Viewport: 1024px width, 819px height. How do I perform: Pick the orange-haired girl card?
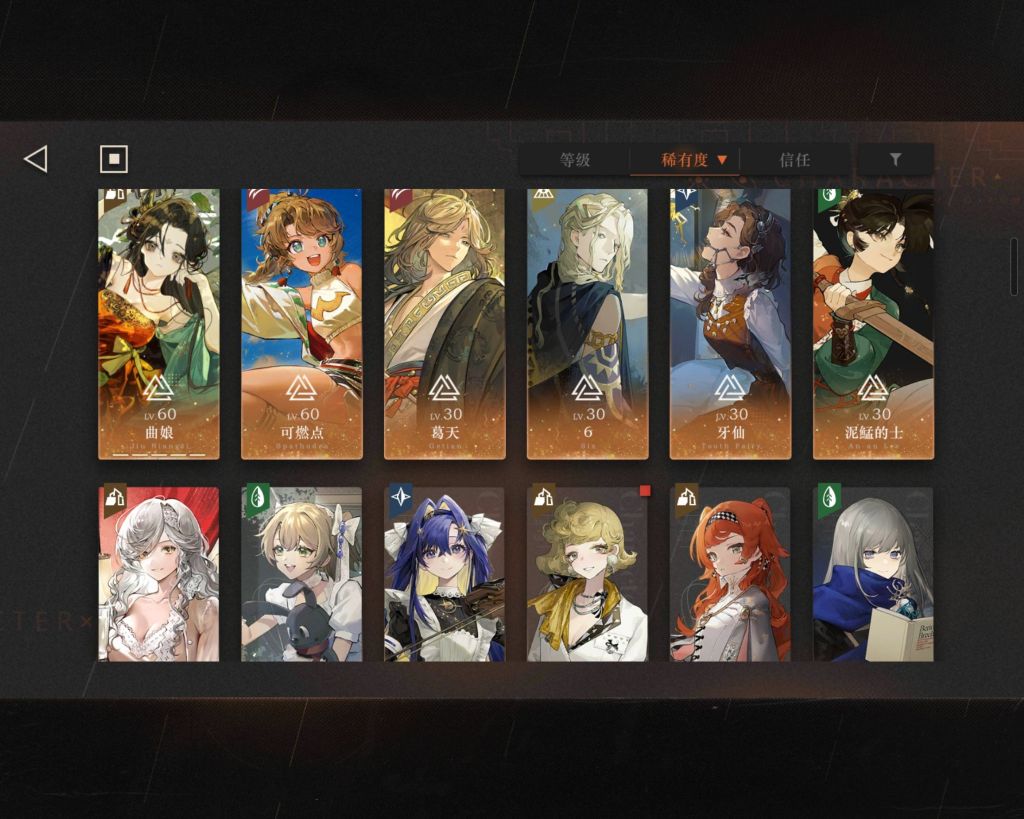click(730, 574)
